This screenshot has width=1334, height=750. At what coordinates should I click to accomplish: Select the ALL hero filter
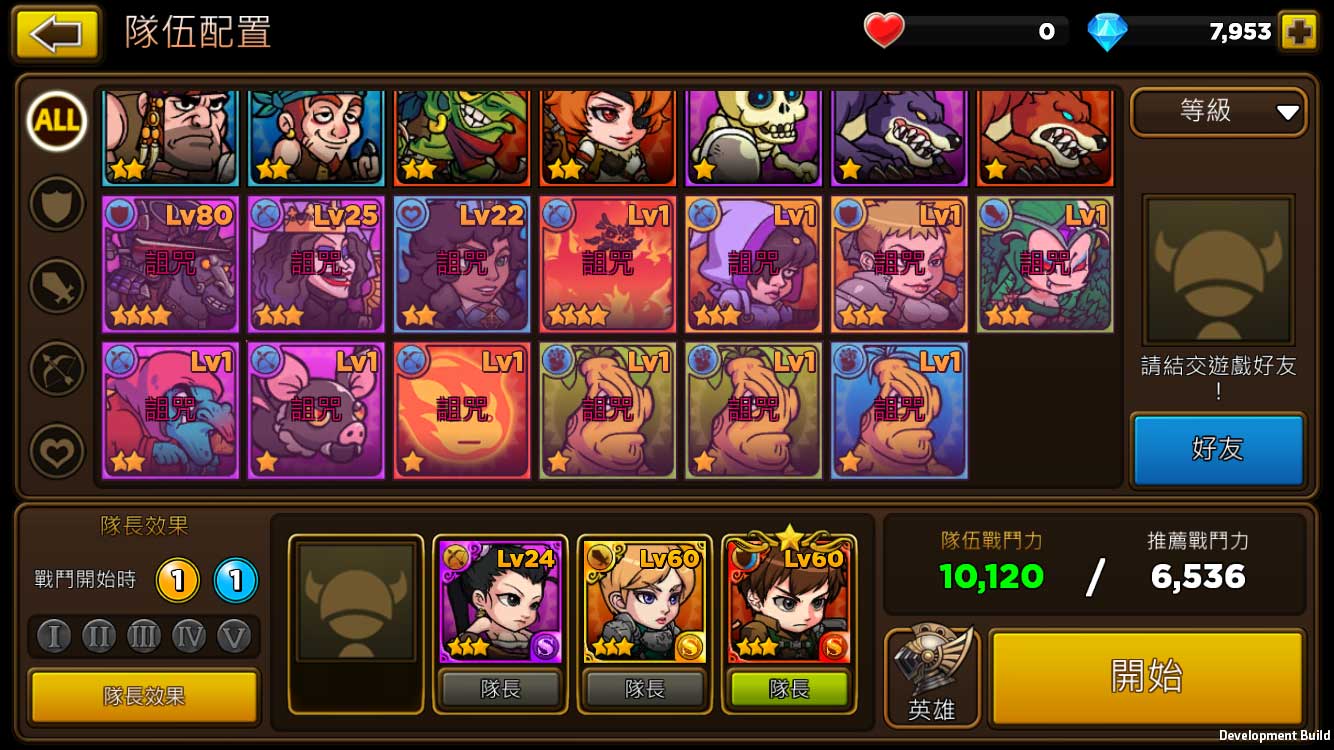(57, 121)
